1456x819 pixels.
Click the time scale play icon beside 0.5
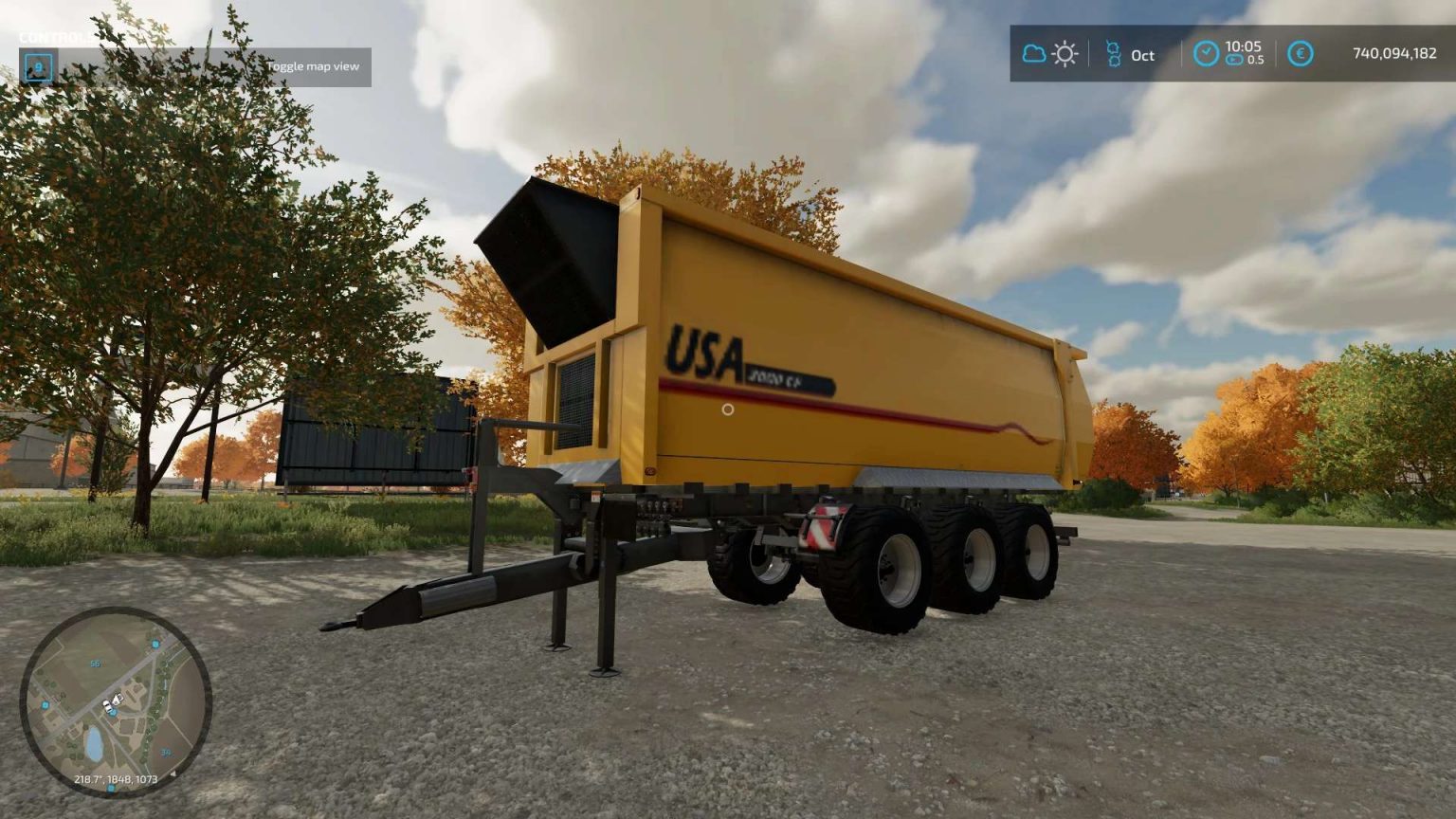click(1233, 61)
